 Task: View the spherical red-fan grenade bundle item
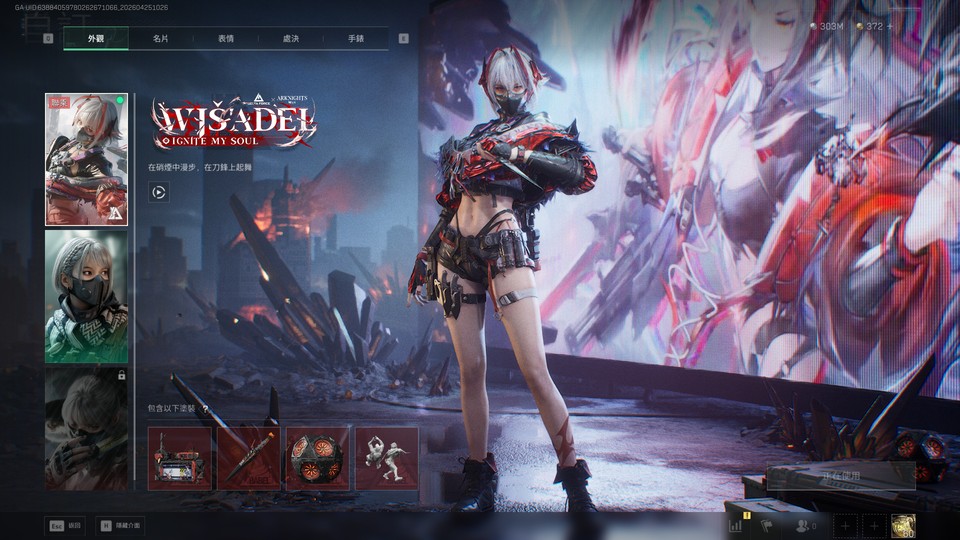point(318,458)
